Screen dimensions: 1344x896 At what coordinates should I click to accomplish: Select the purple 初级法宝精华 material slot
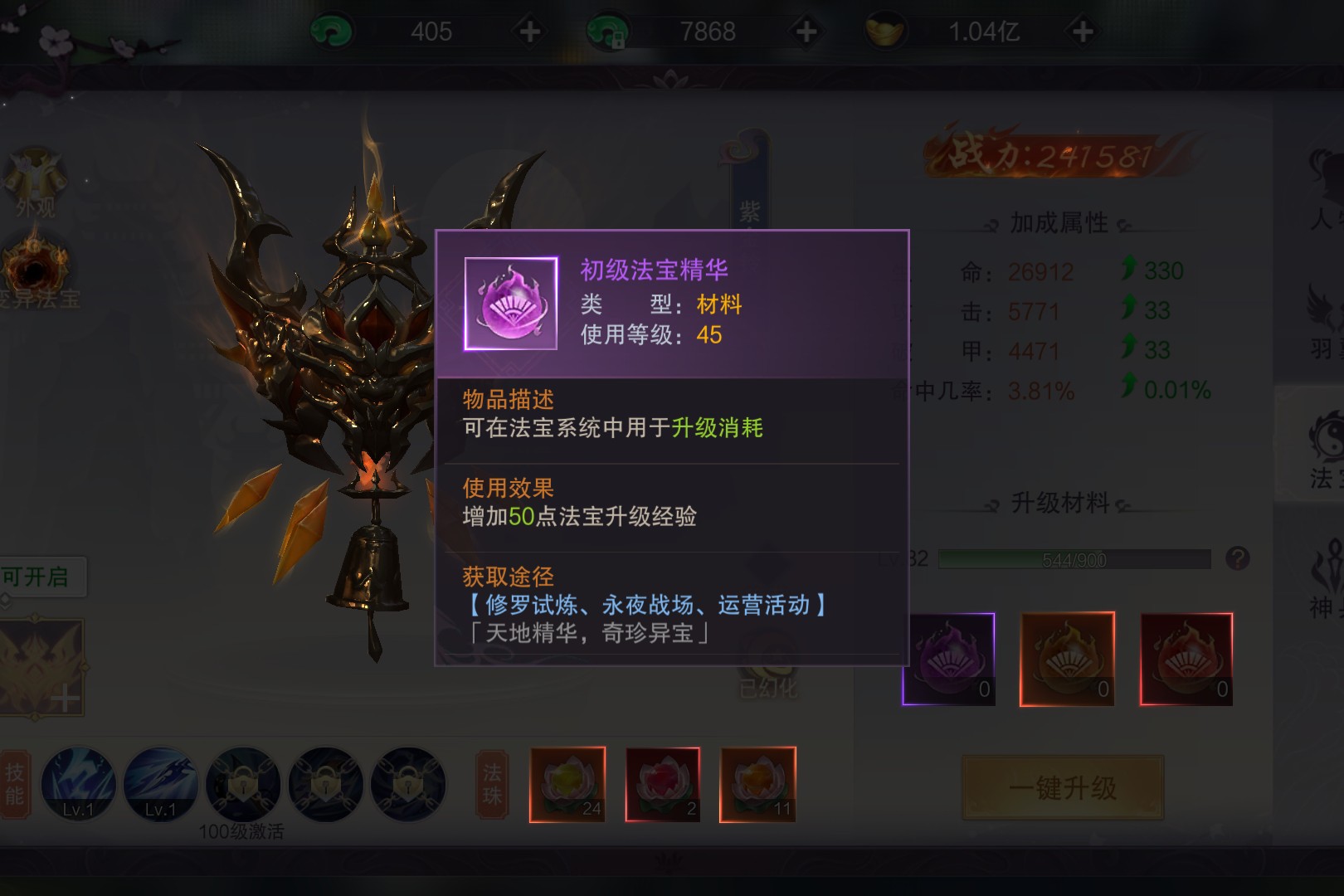click(948, 660)
